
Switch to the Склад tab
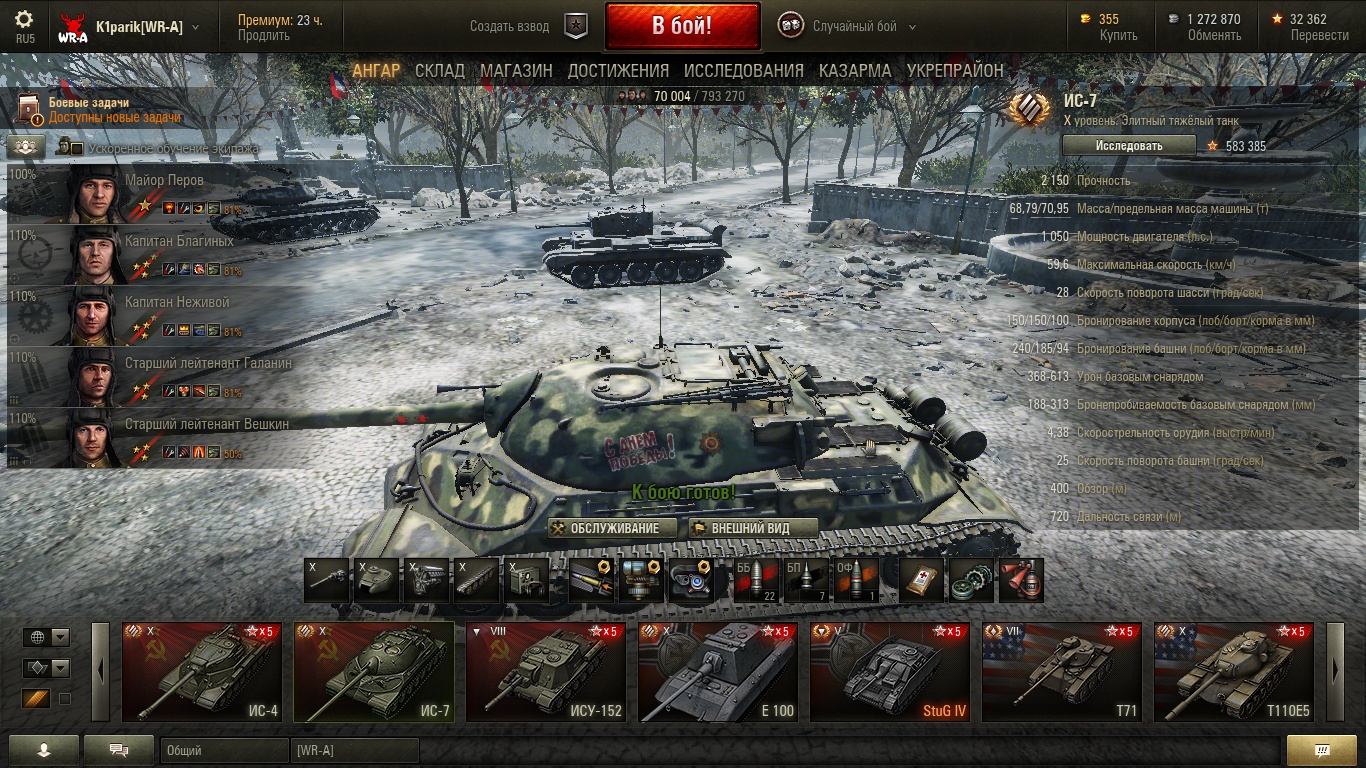(440, 71)
